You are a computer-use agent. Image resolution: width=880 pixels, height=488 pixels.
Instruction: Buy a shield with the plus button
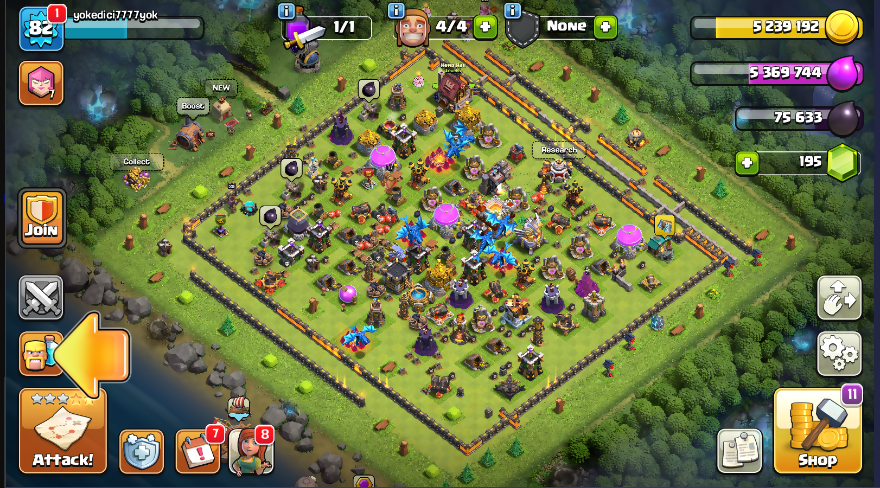(604, 27)
